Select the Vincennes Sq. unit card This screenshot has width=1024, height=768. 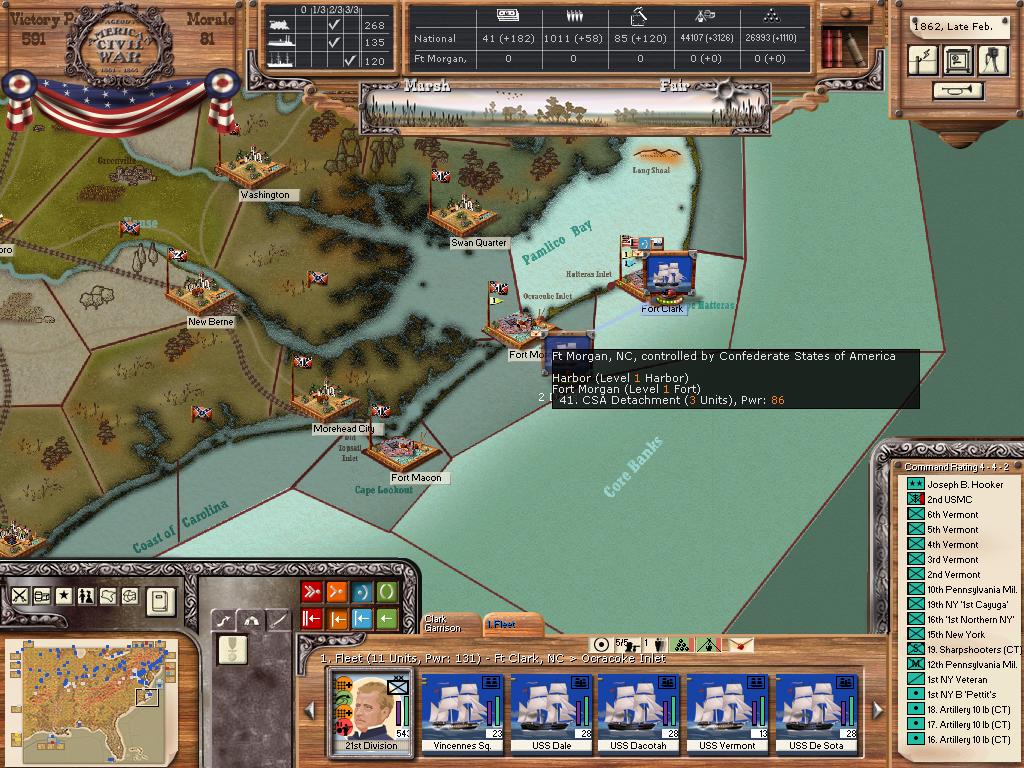pyautogui.click(x=462, y=713)
